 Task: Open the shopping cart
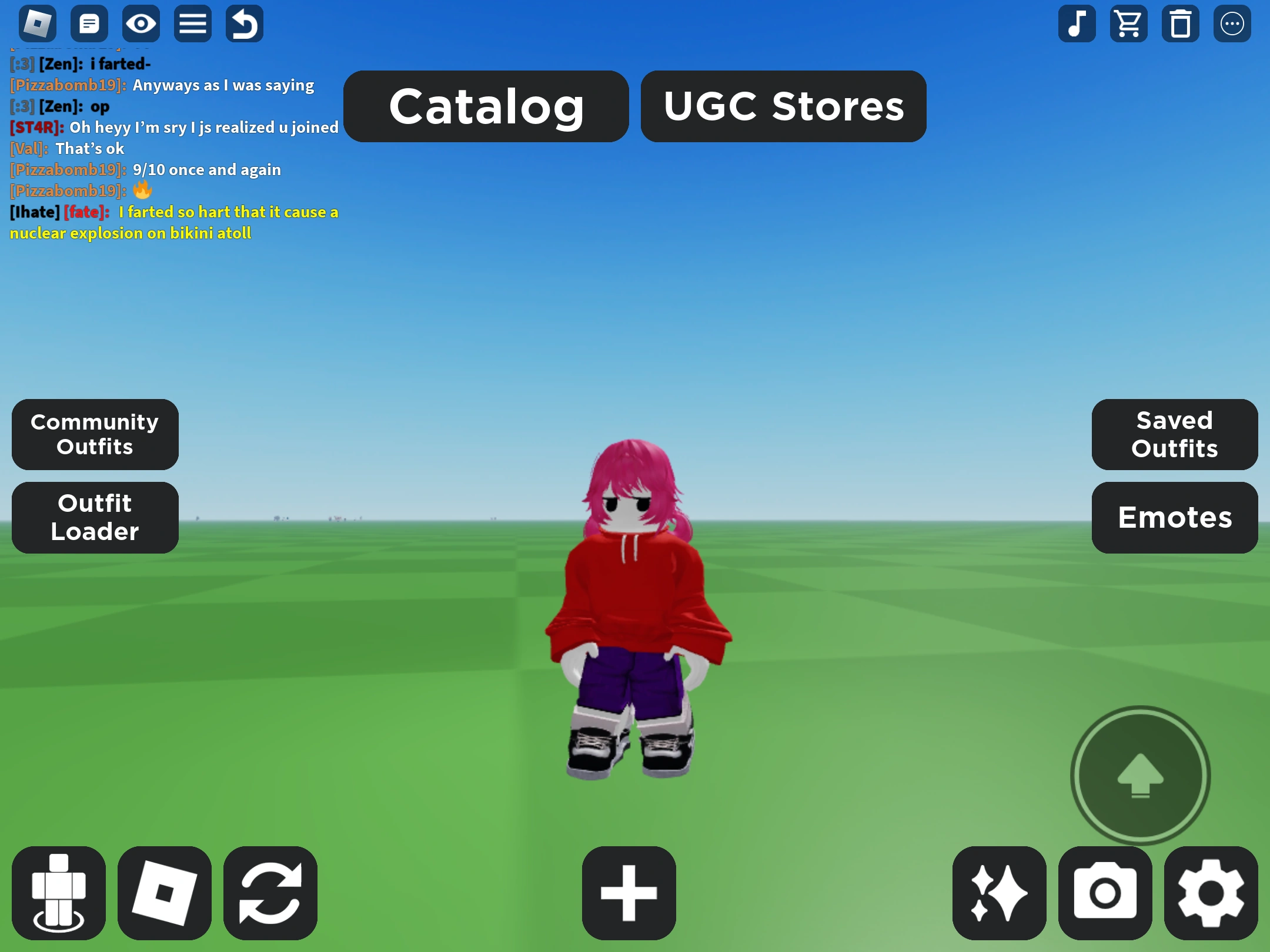(x=1129, y=24)
